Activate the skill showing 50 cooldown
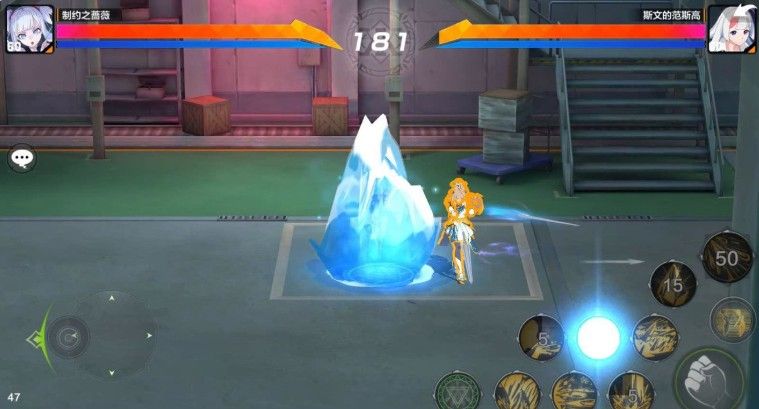This screenshot has height=409, width=759. pyautogui.click(x=727, y=257)
